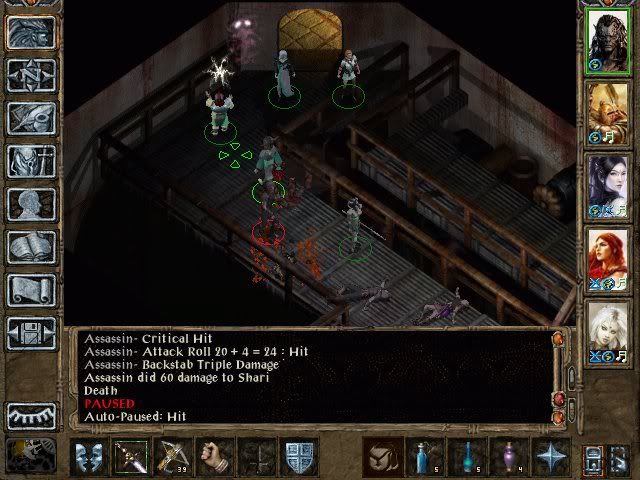
Task: Click the game clock to unpause
Action: point(30,455)
